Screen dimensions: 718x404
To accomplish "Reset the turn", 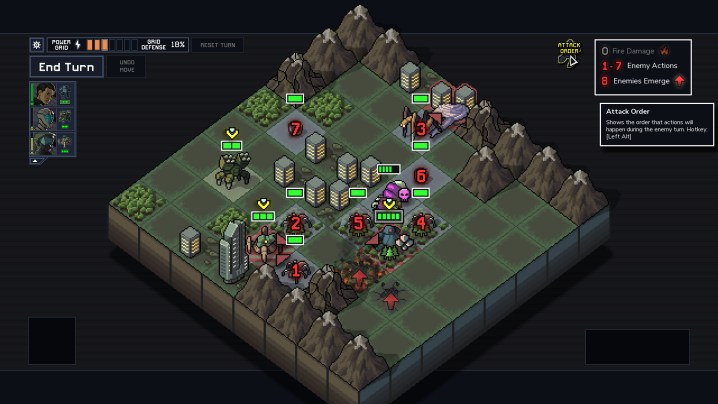I will tap(217, 45).
